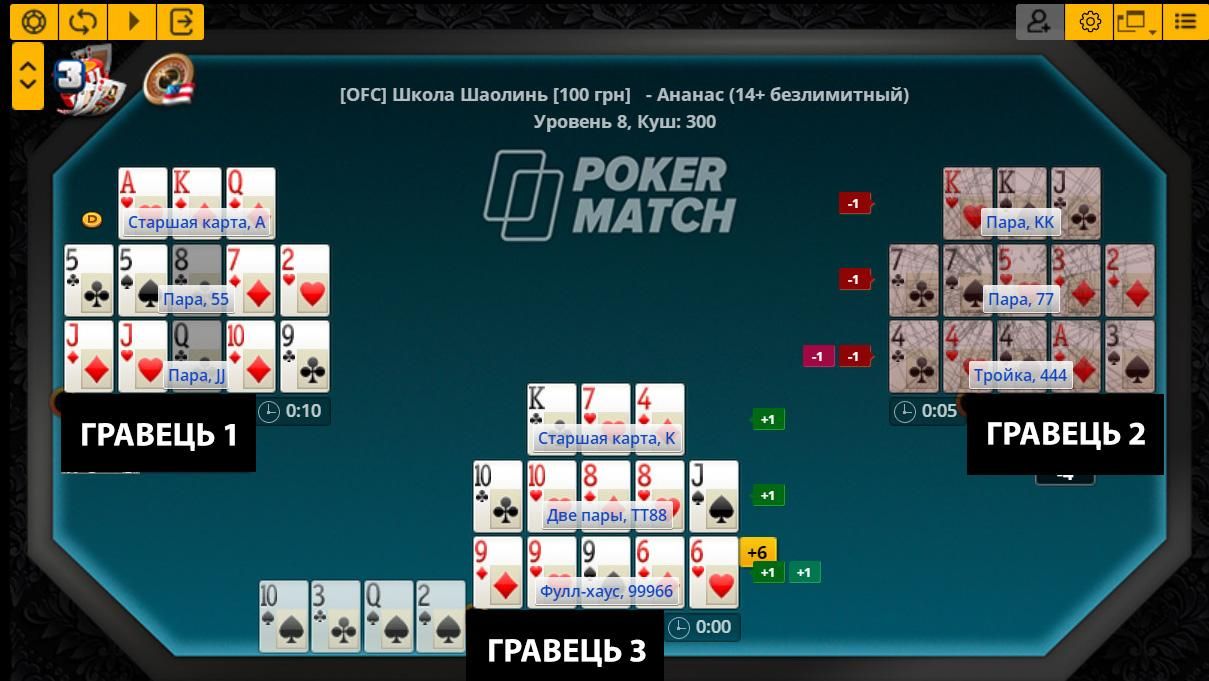Select the 10 of spades in hand
Image resolution: width=1209 pixels, height=681 pixels.
tap(284, 617)
